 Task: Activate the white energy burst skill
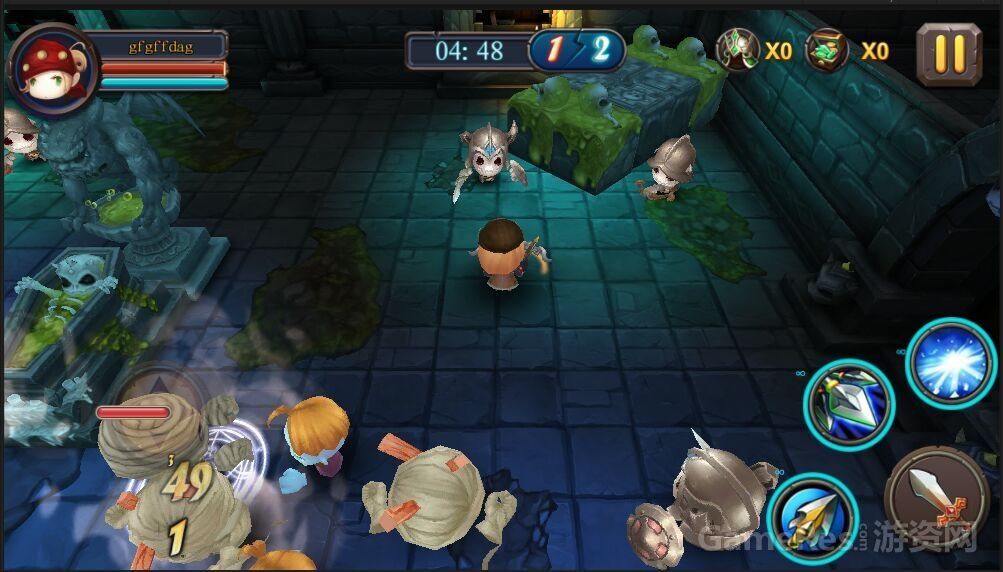950,363
